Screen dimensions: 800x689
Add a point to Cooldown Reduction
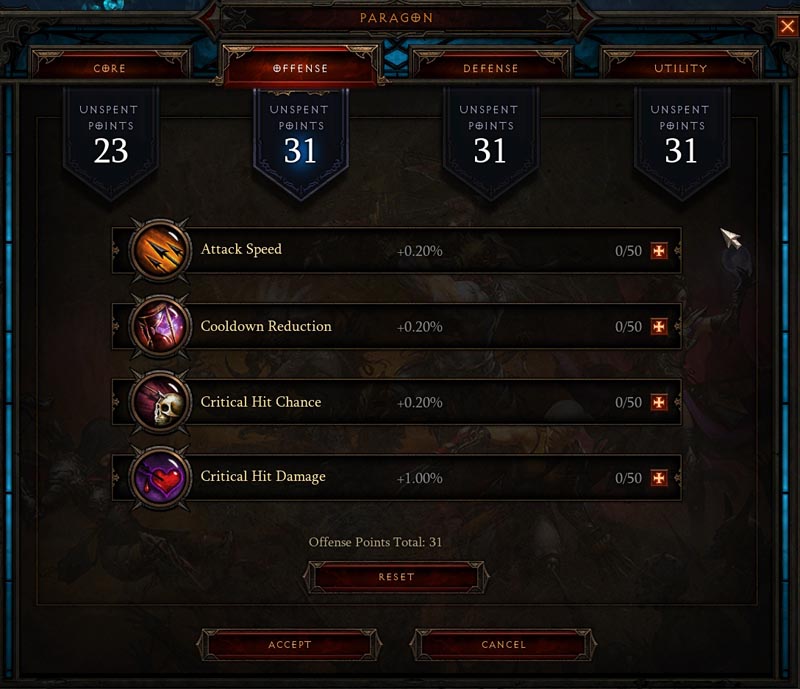658,327
